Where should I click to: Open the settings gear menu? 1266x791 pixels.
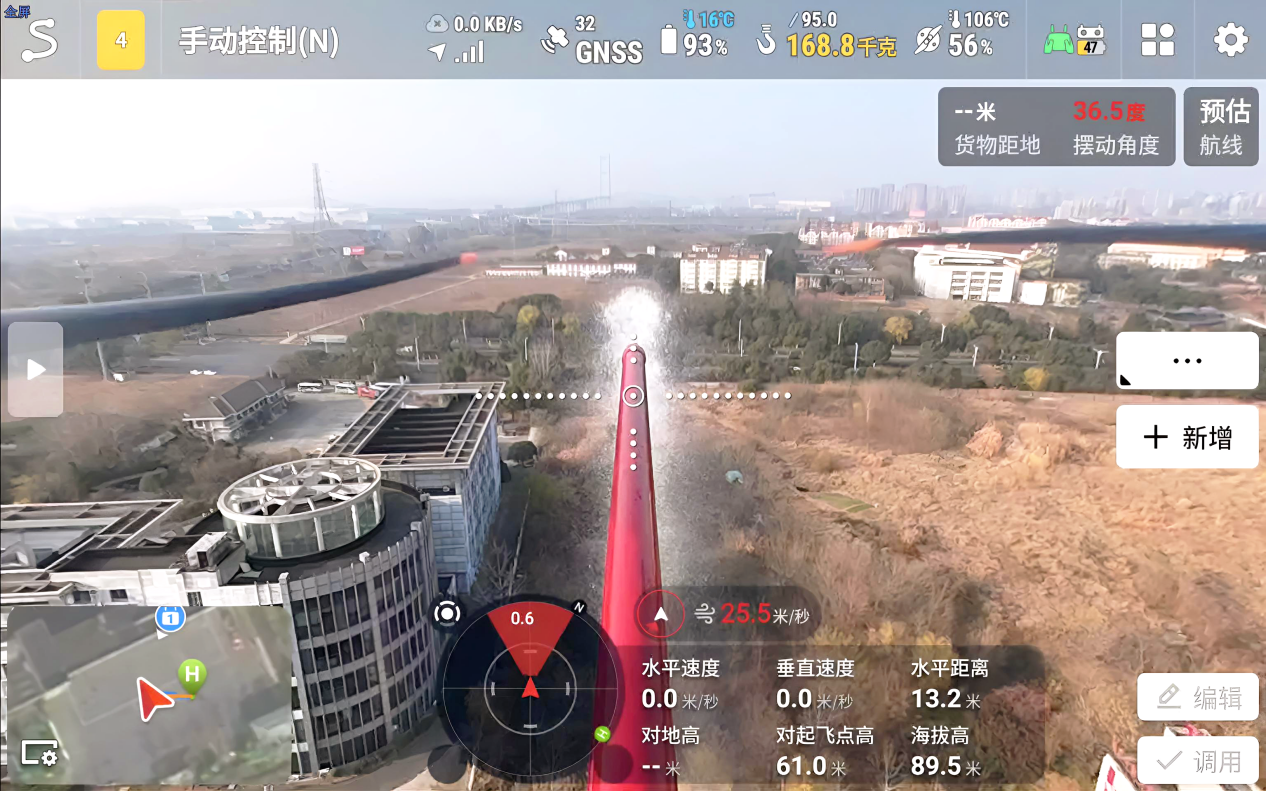click(1230, 40)
